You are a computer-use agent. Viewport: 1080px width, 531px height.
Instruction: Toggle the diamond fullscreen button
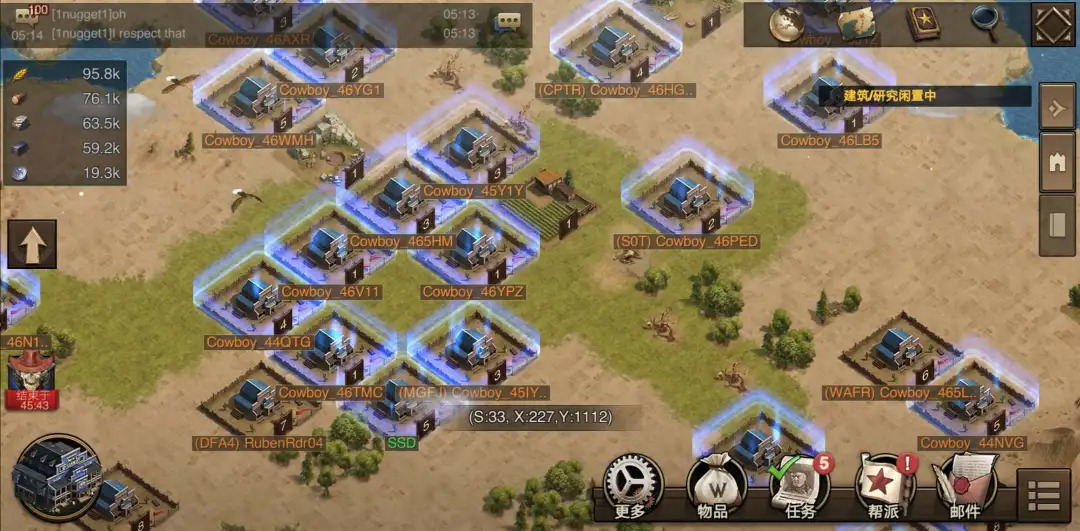coord(1053,24)
